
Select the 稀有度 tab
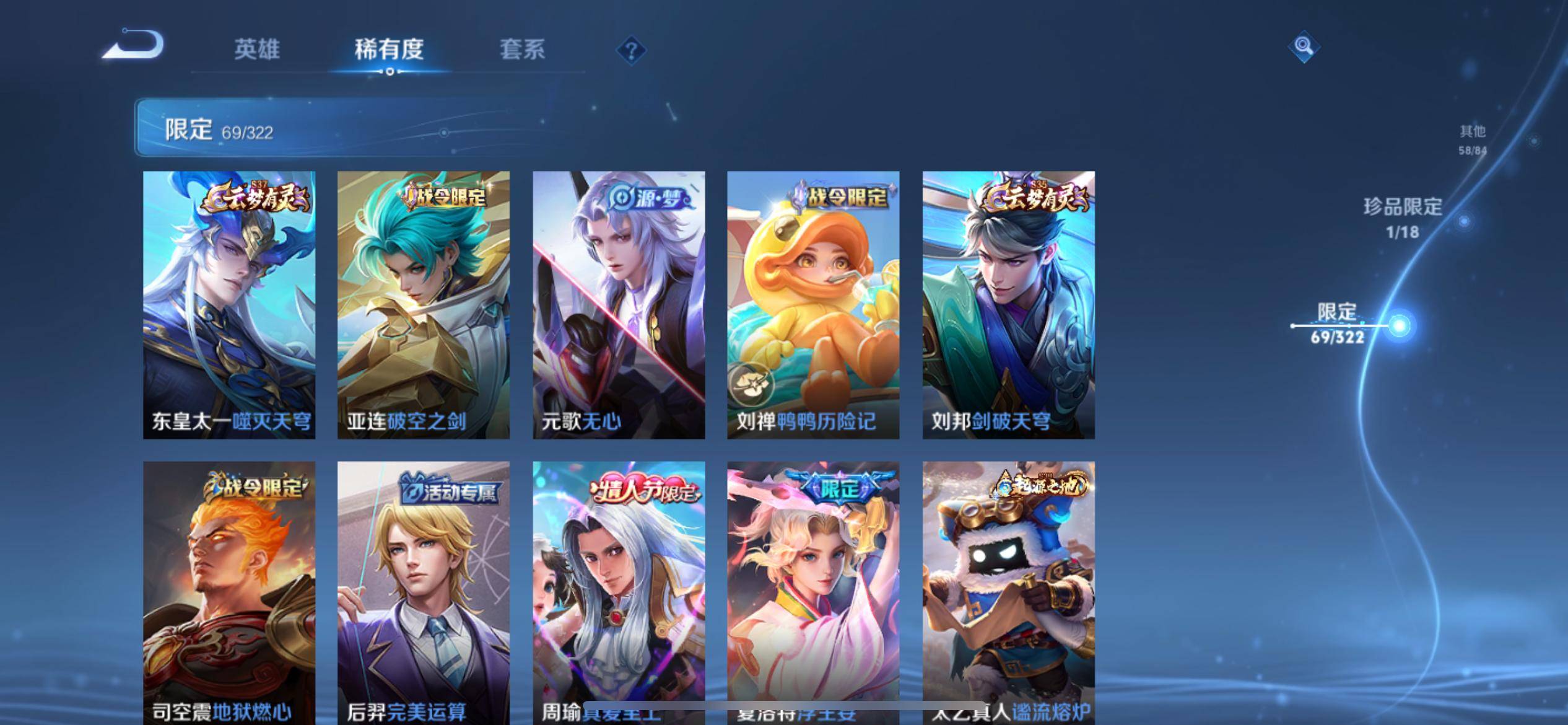[x=389, y=50]
